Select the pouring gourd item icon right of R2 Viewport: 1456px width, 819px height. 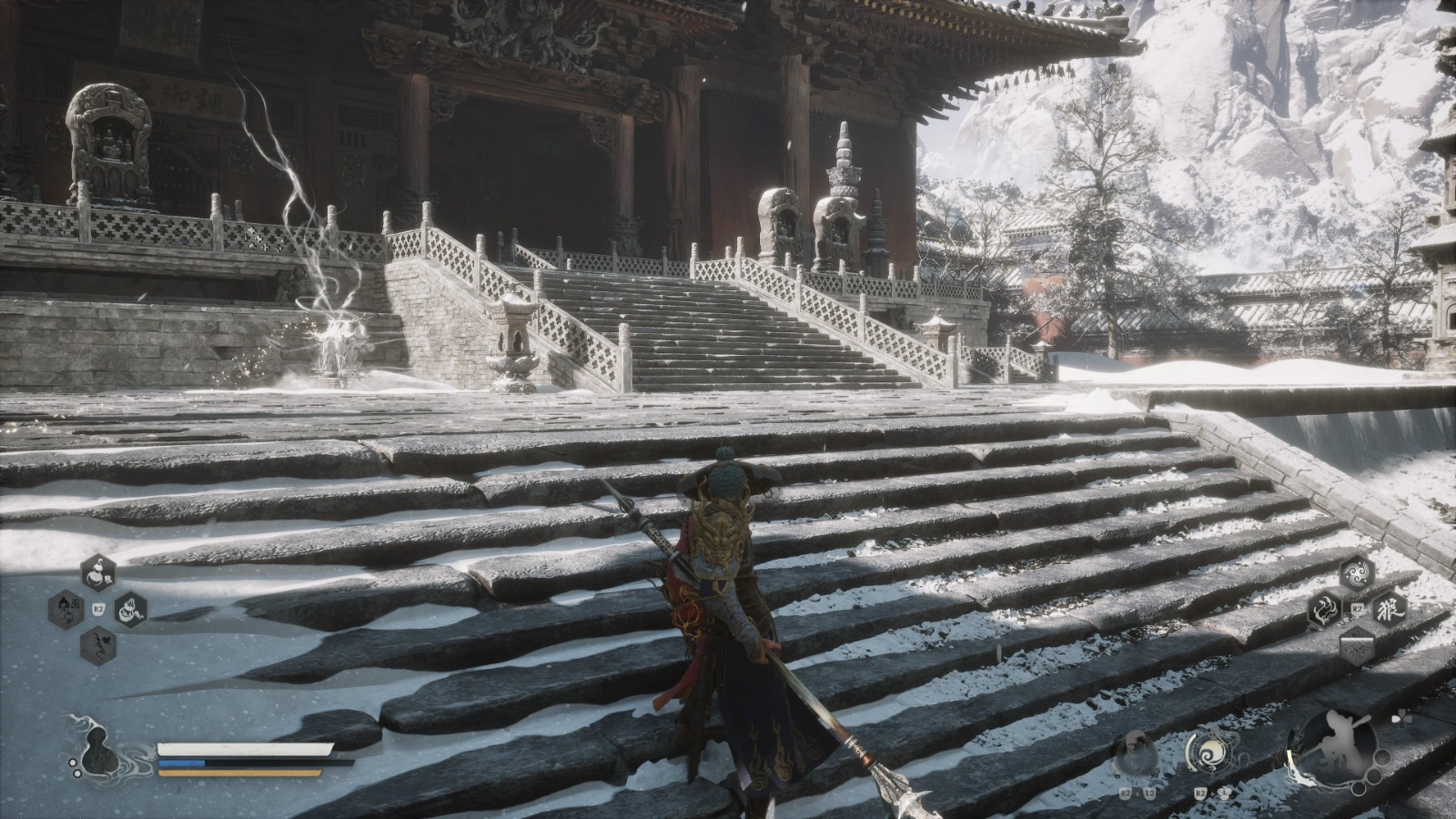(130, 611)
